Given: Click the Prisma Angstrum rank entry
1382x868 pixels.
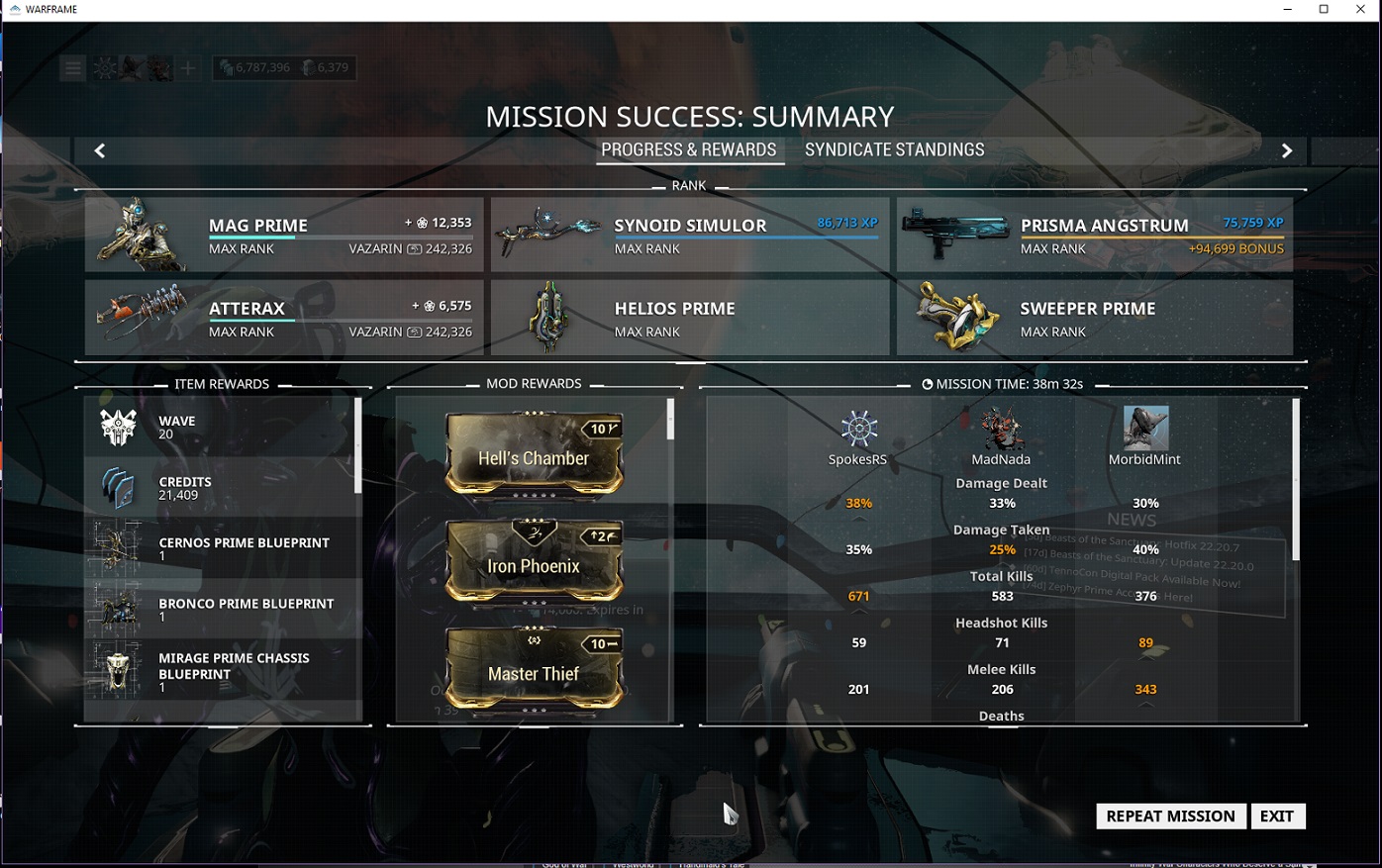Looking at the screenshot, I should coord(1095,235).
